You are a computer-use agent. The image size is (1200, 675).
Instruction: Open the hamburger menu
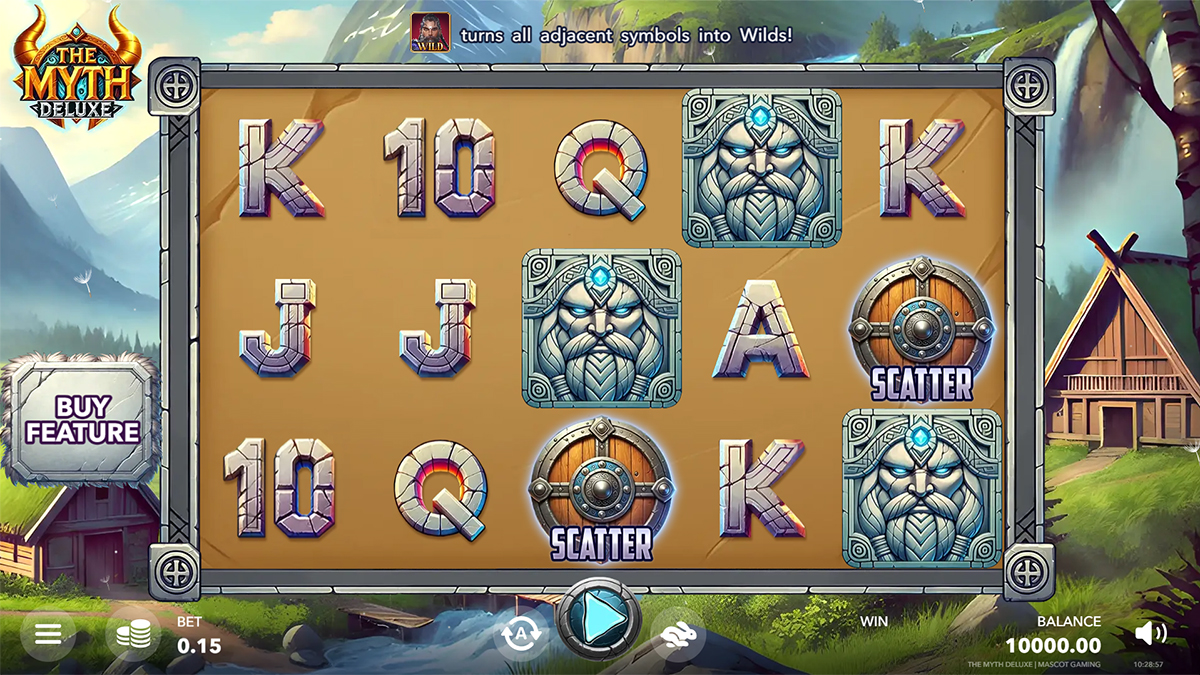(48, 633)
